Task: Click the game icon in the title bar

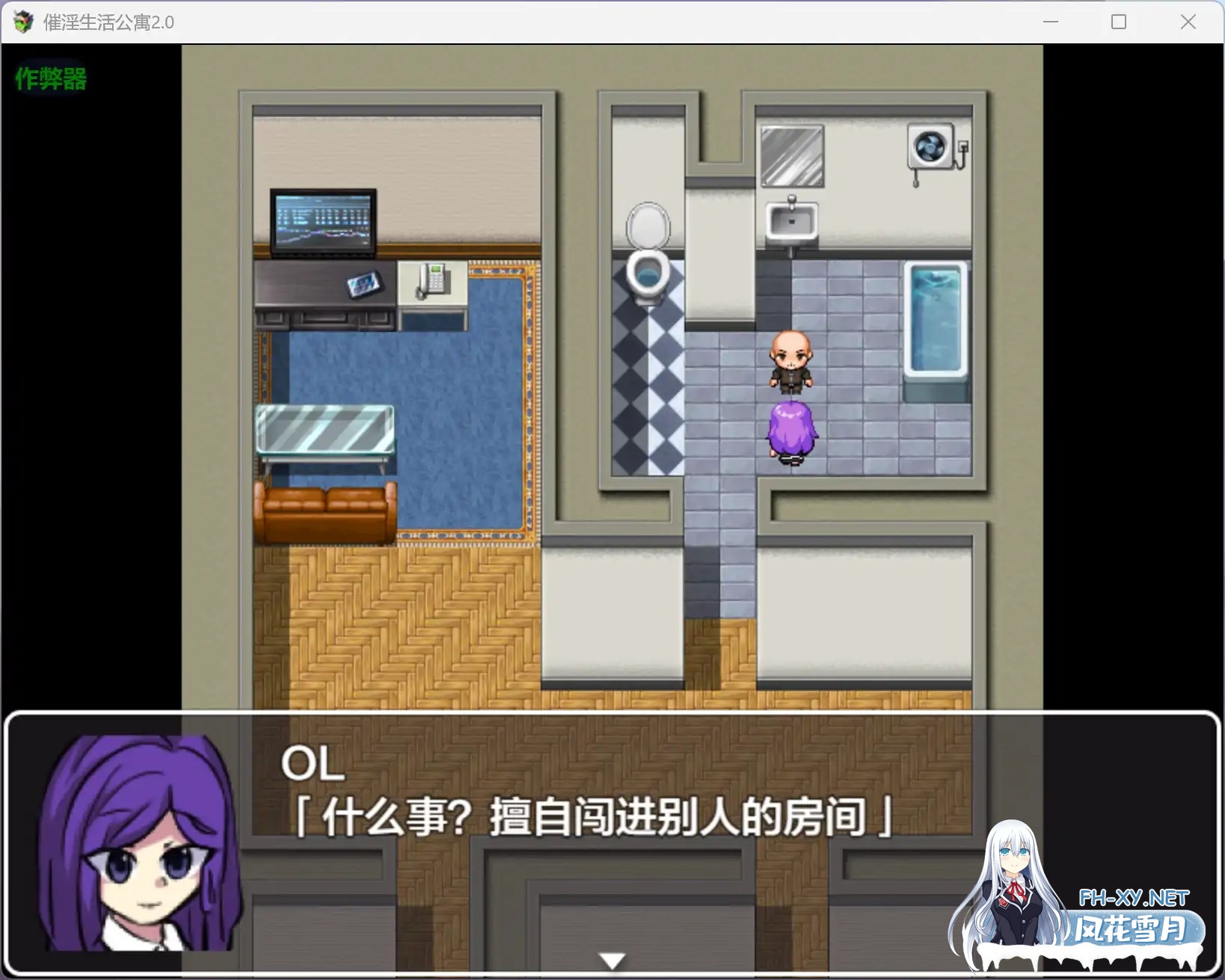Action: click(x=23, y=22)
